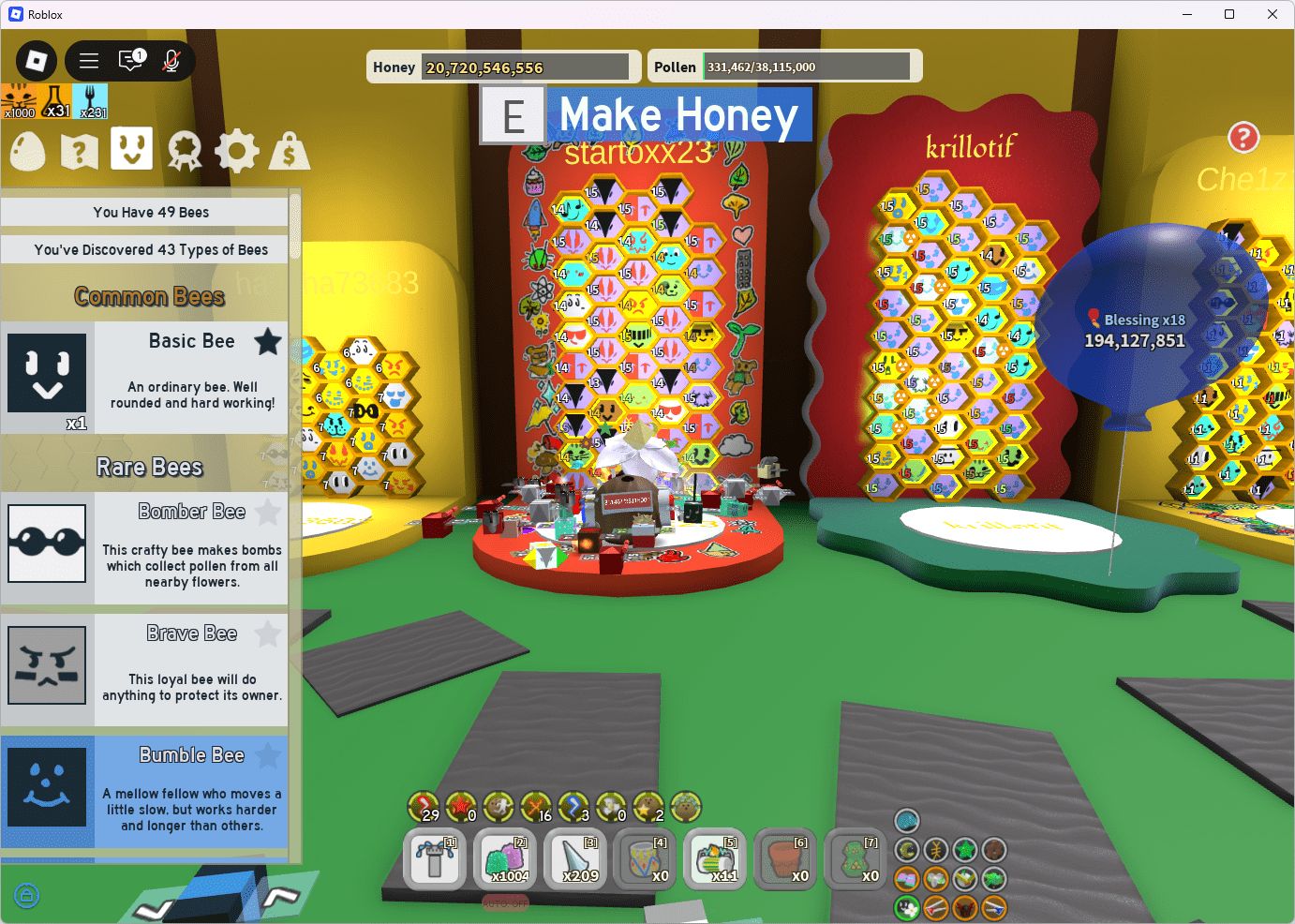Toggle the AUTO: OFF setting under hotbar
This screenshot has height=924, width=1295.
point(504,902)
